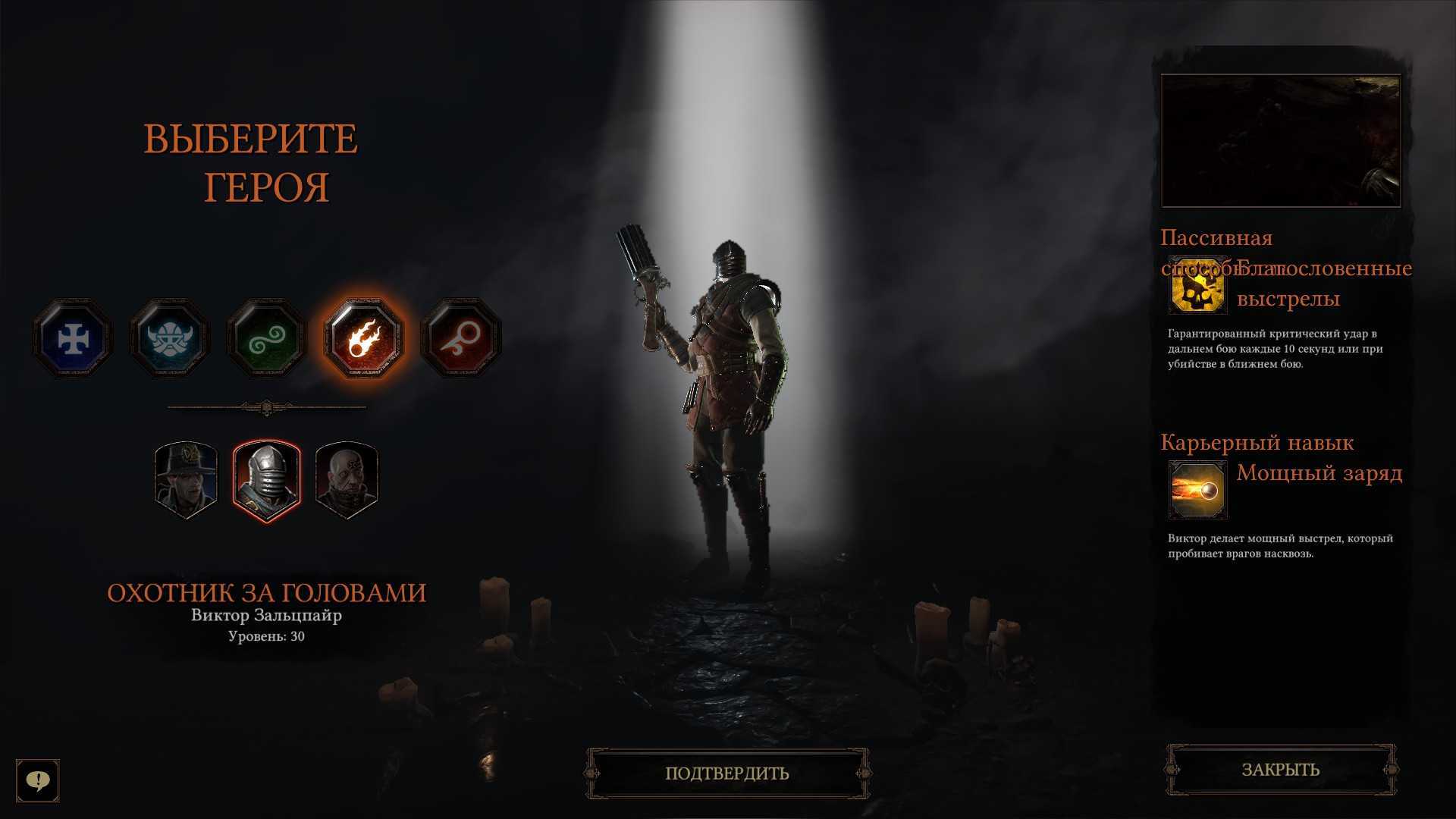Screen dimensions: 1456x819
Task: Click the golden skull passive ability icon
Action: pyautogui.click(x=1197, y=286)
